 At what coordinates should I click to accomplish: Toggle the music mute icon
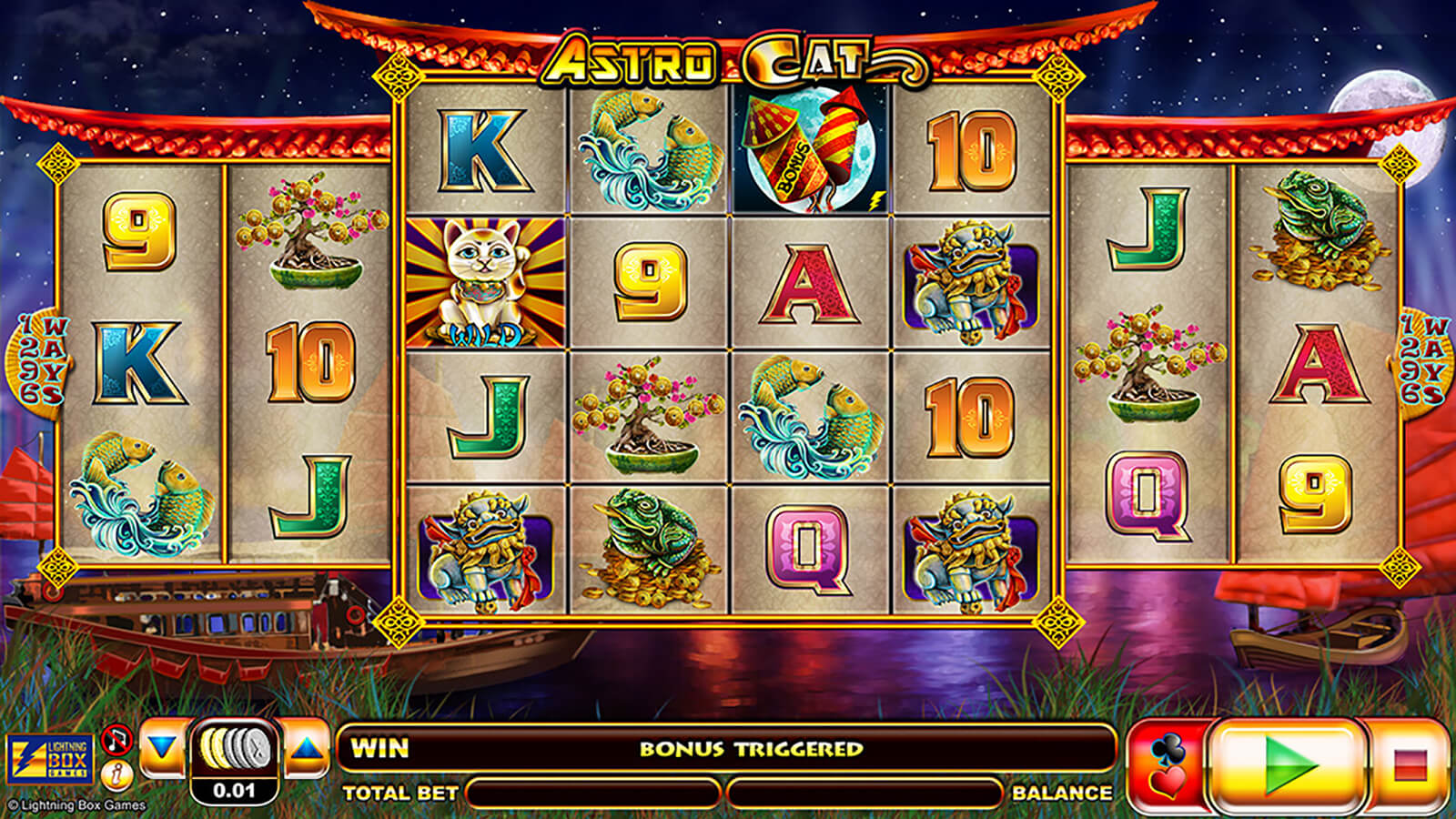click(x=116, y=740)
